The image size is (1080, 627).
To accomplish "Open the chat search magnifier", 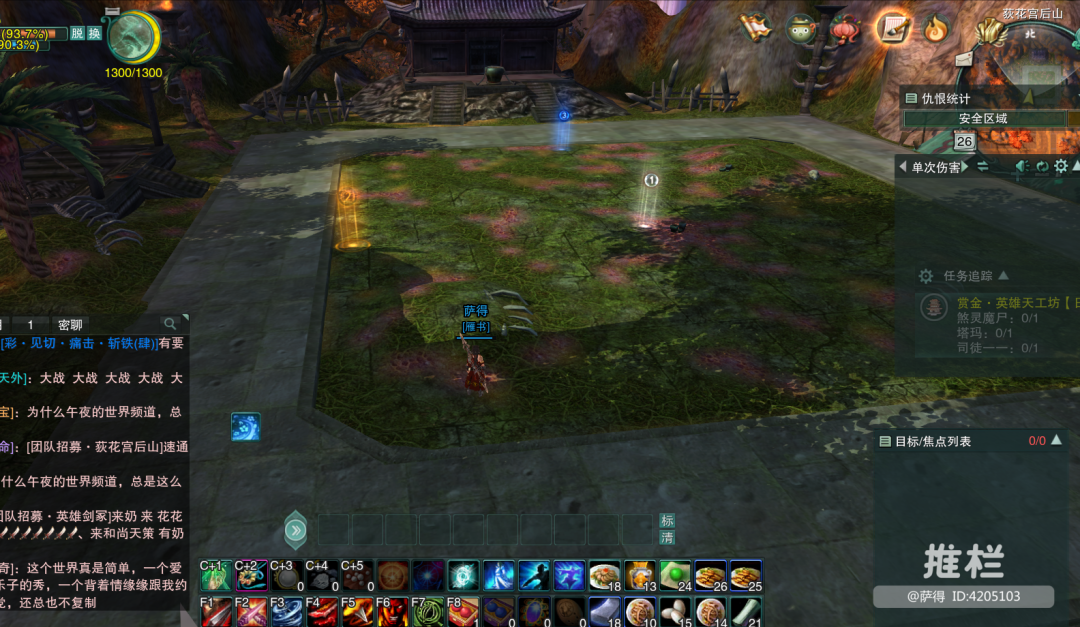I will (171, 323).
